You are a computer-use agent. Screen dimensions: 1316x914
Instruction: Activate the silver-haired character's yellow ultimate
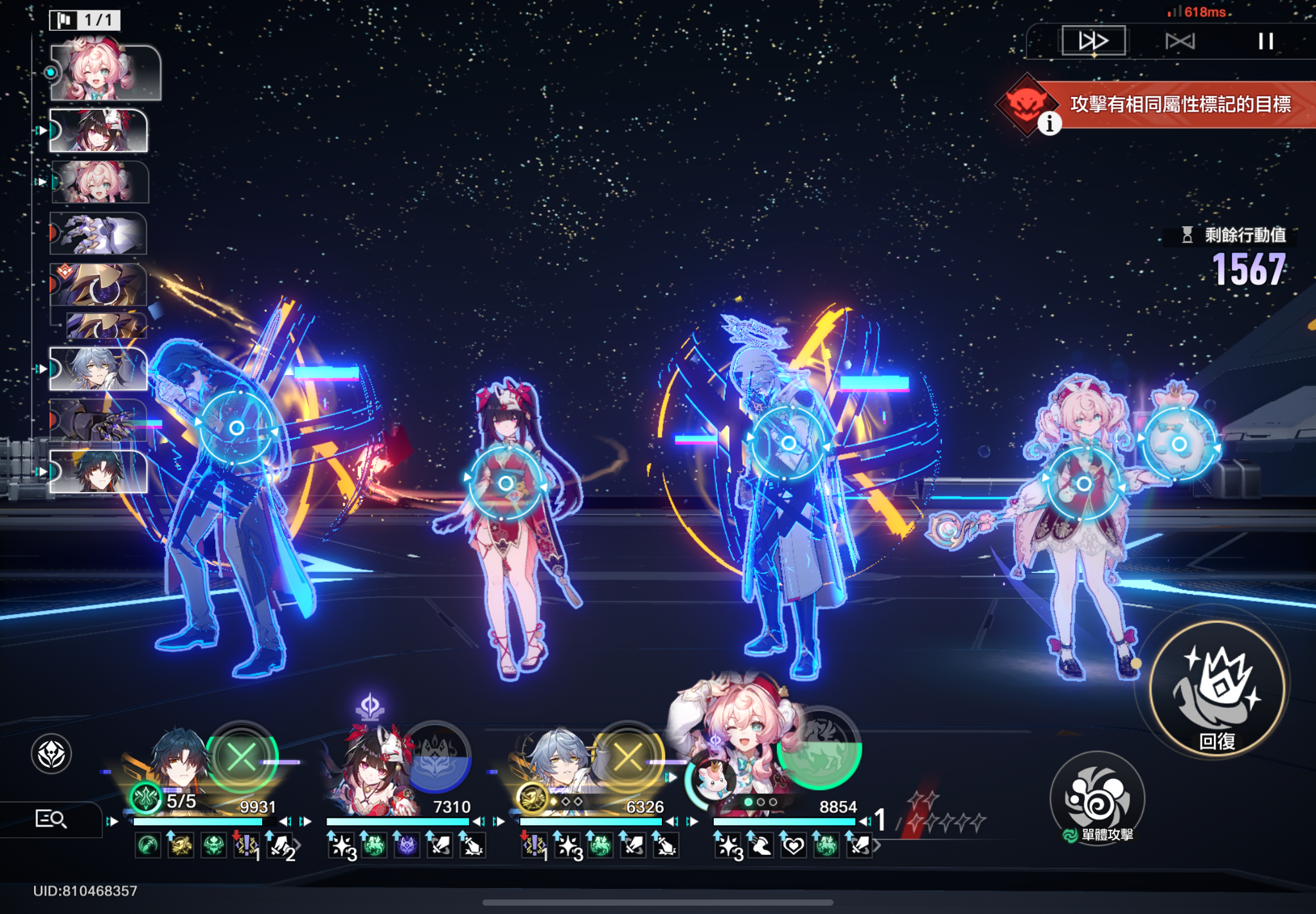pos(628,758)
